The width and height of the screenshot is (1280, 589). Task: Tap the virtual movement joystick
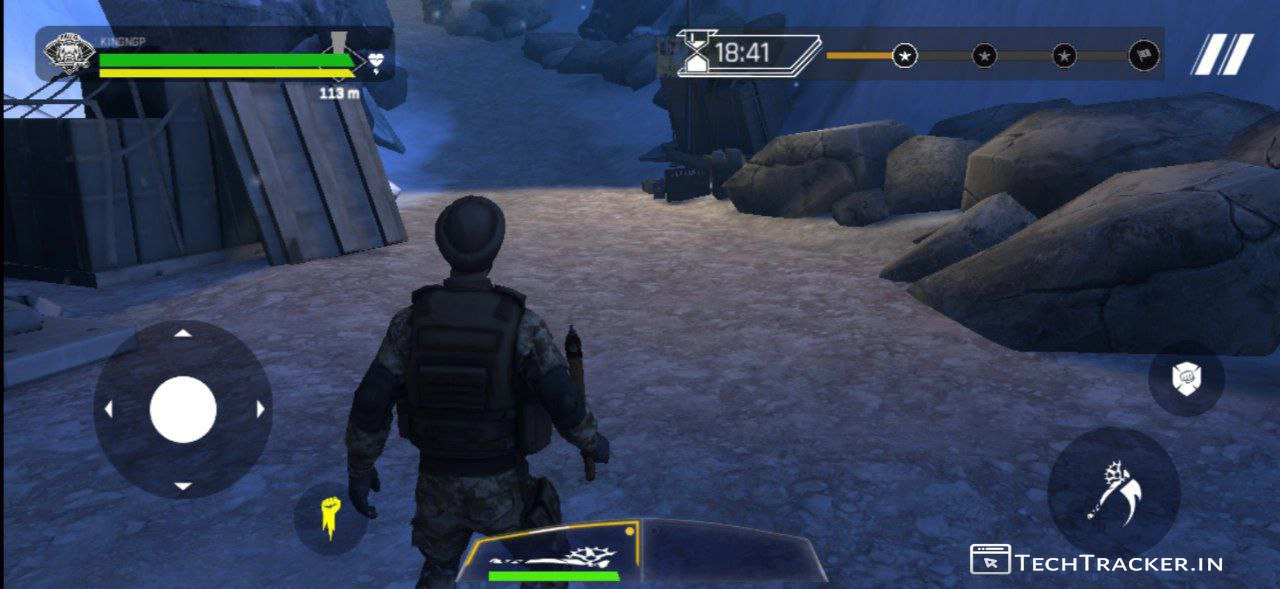pyautogui.click(x=183, y=409)
